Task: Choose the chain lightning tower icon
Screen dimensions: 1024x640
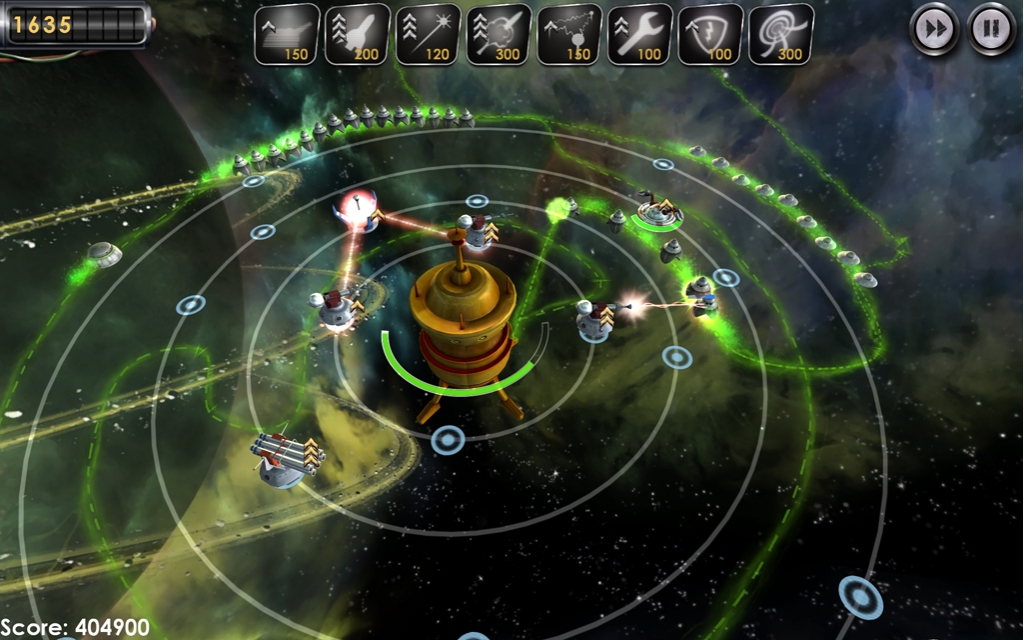Action: tap(569, 34)
